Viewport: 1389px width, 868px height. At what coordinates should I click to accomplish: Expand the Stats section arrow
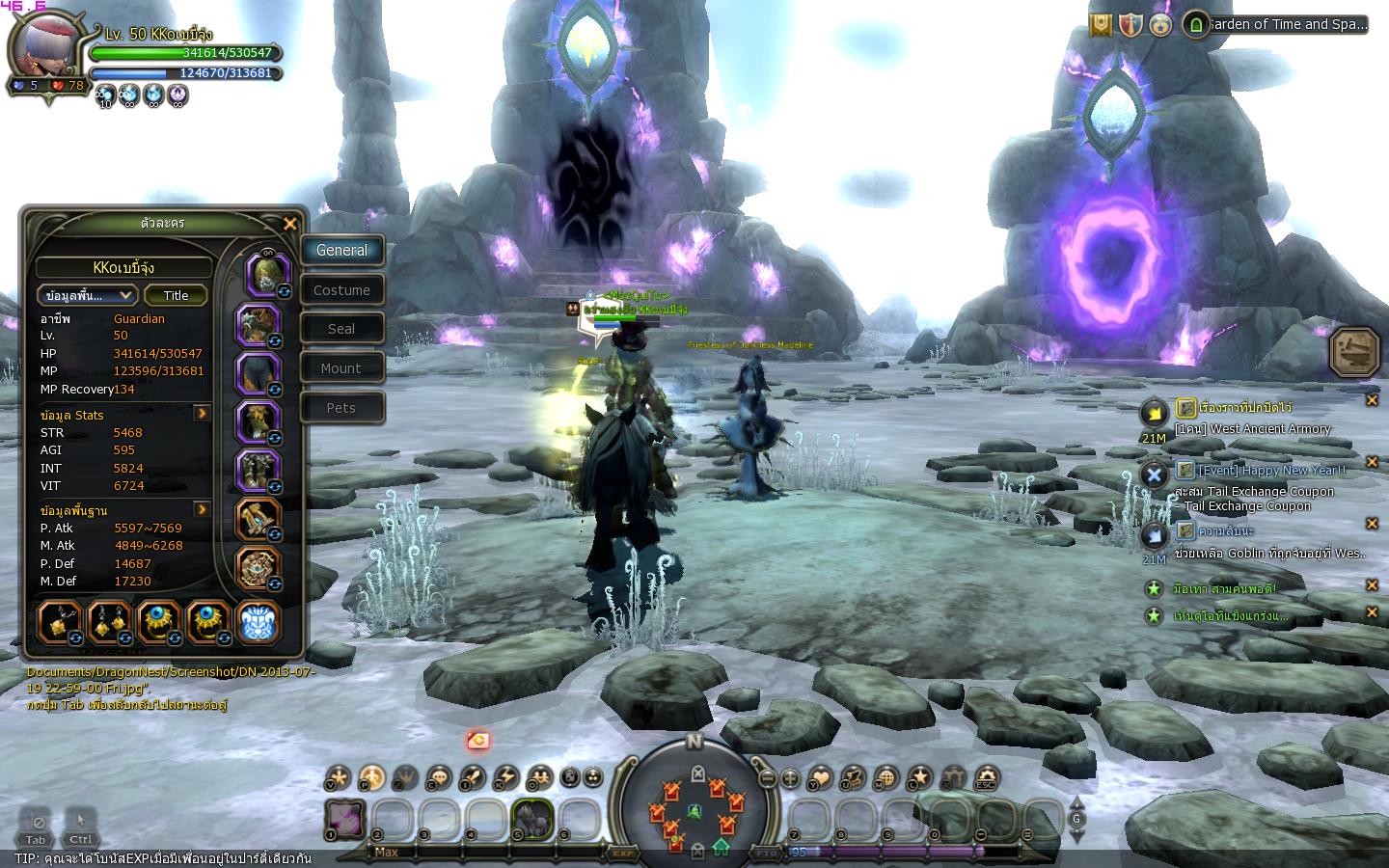point(203,414)
